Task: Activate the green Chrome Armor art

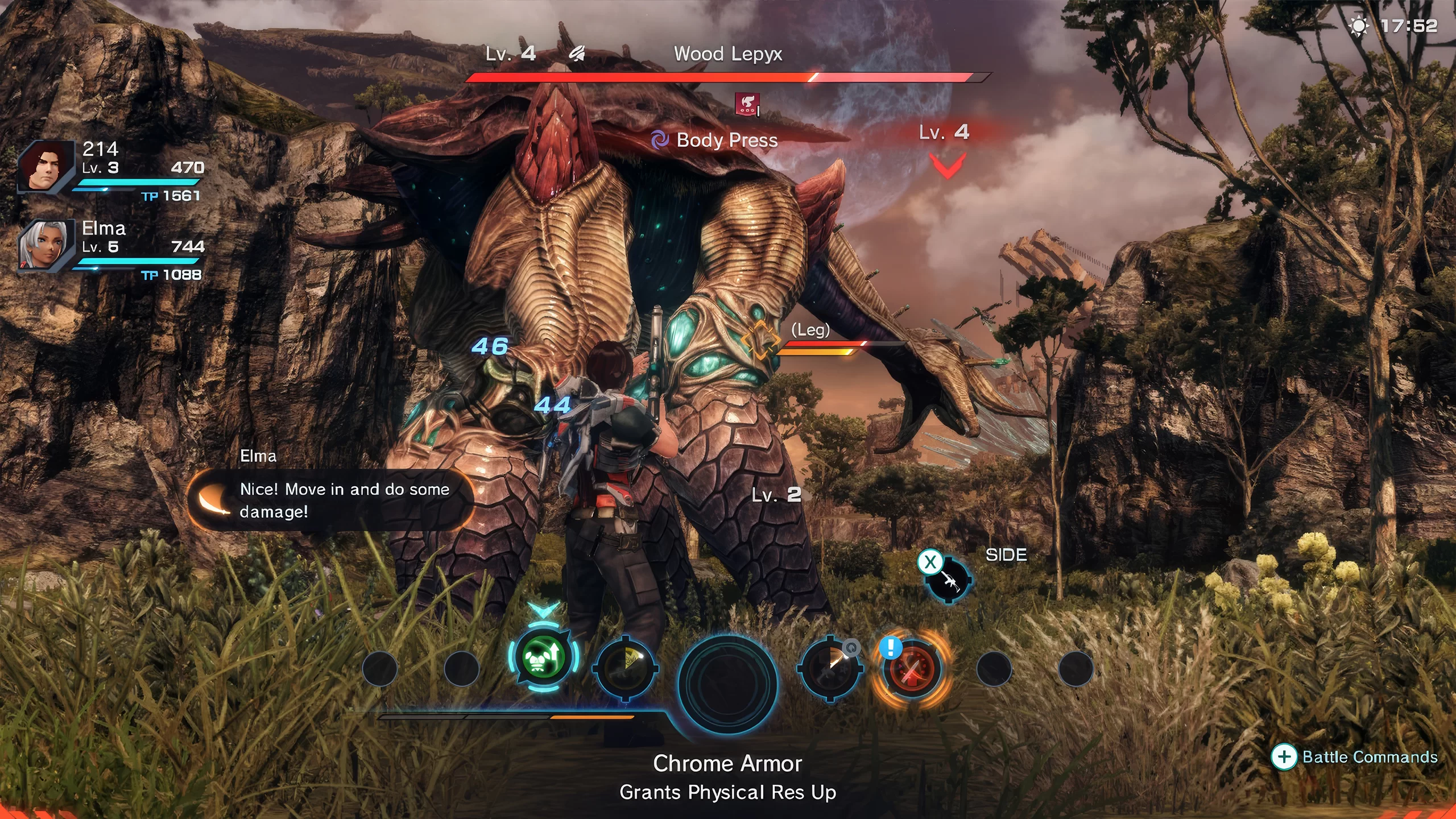Action: 543,657
